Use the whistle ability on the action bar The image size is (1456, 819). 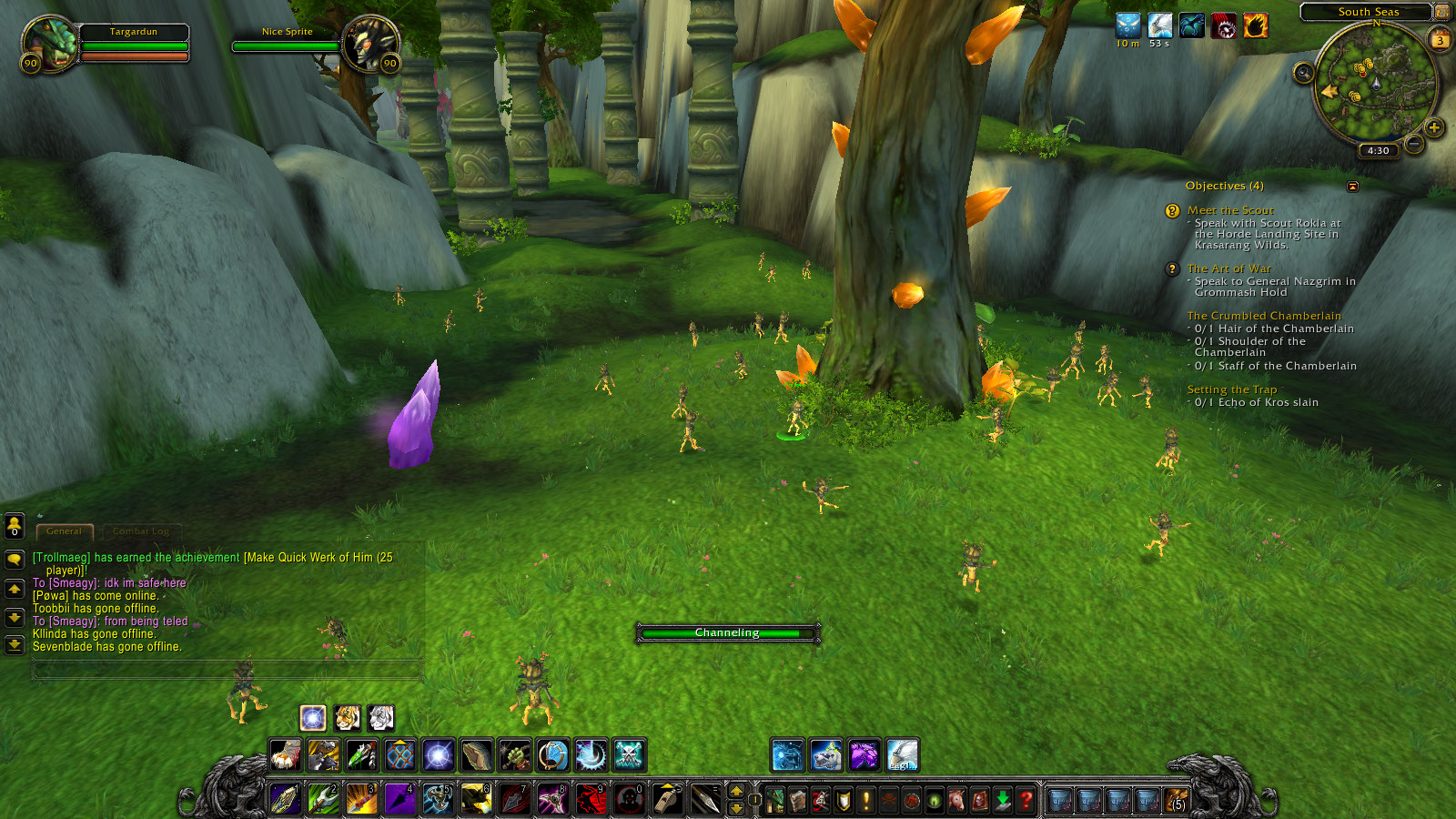(667, 799)
